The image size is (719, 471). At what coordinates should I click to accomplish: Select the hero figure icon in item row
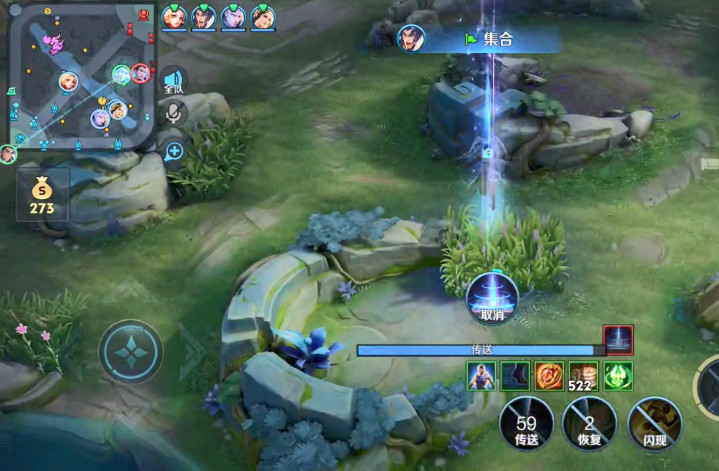[481, 376]
